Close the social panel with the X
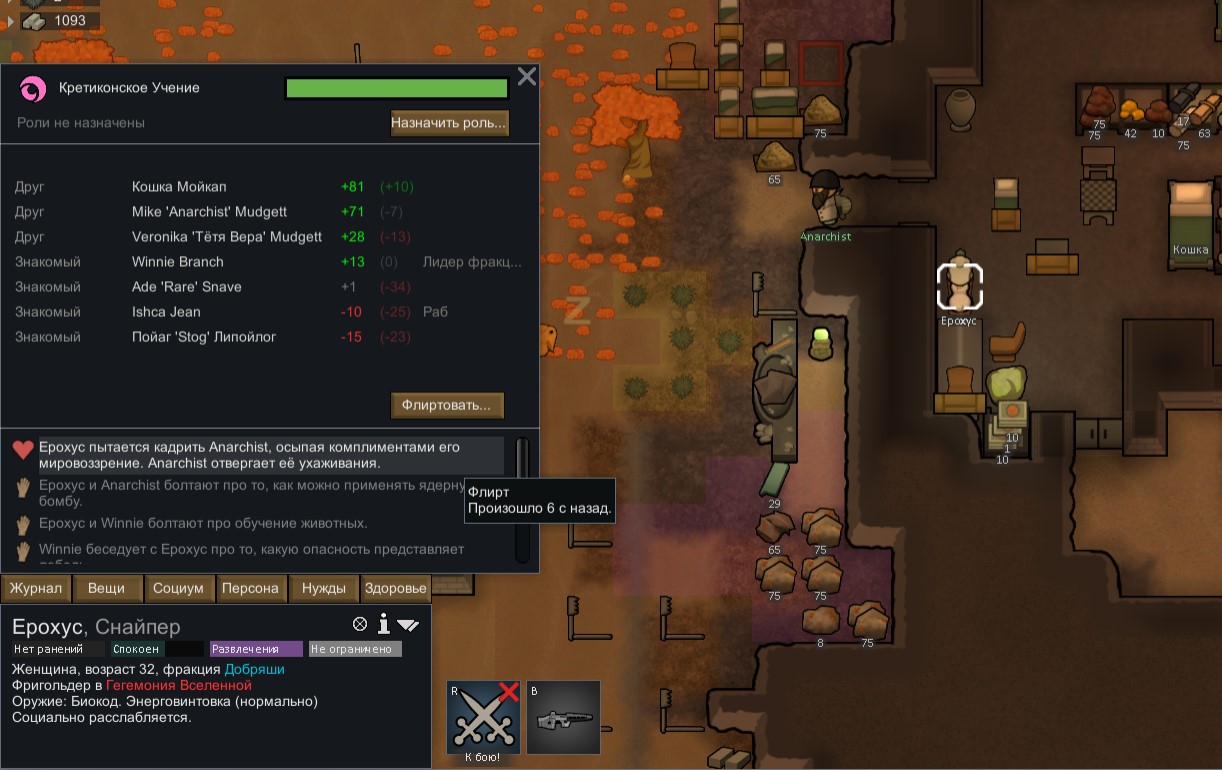The height and width of the screenshot is (770, 1222). pyautogui.click(x=527, y=76)
